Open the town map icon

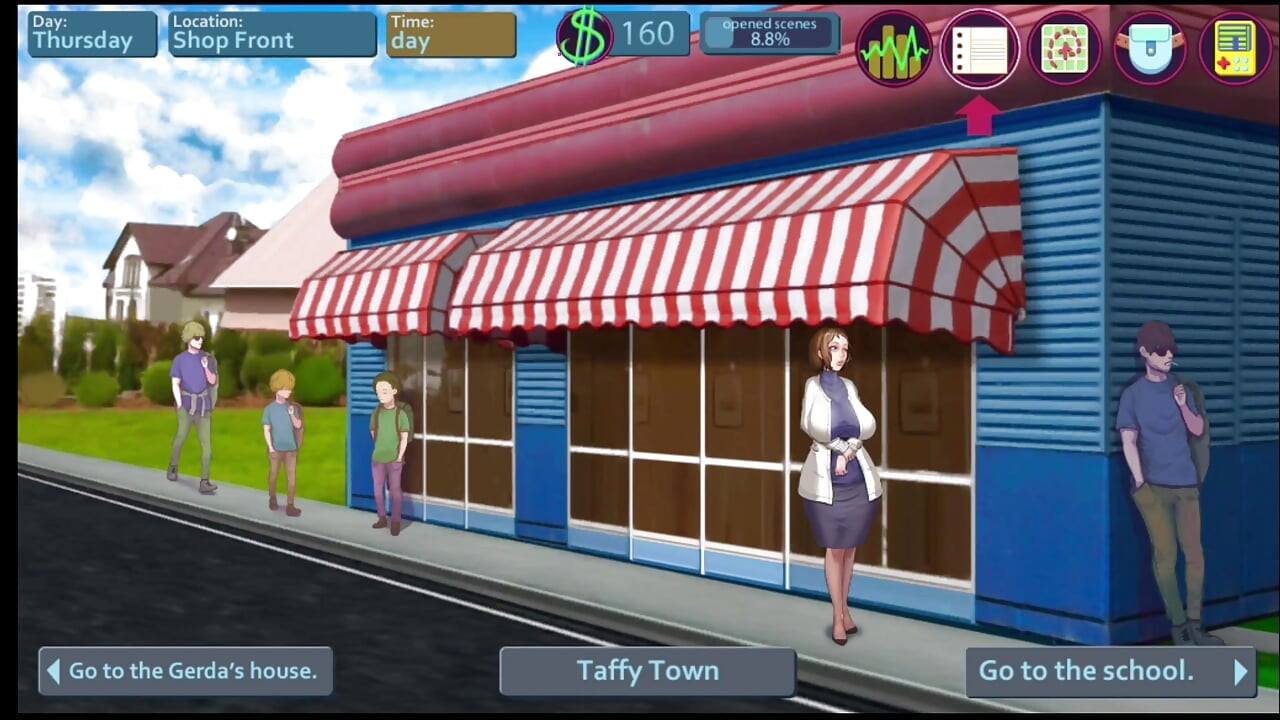1065,48
